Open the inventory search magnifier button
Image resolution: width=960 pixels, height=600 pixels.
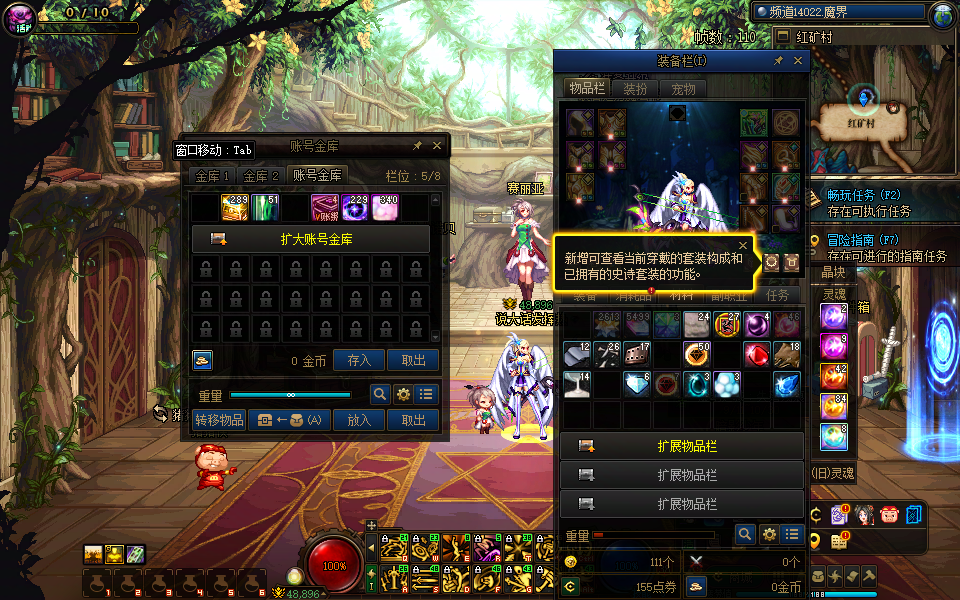(744, 535)
